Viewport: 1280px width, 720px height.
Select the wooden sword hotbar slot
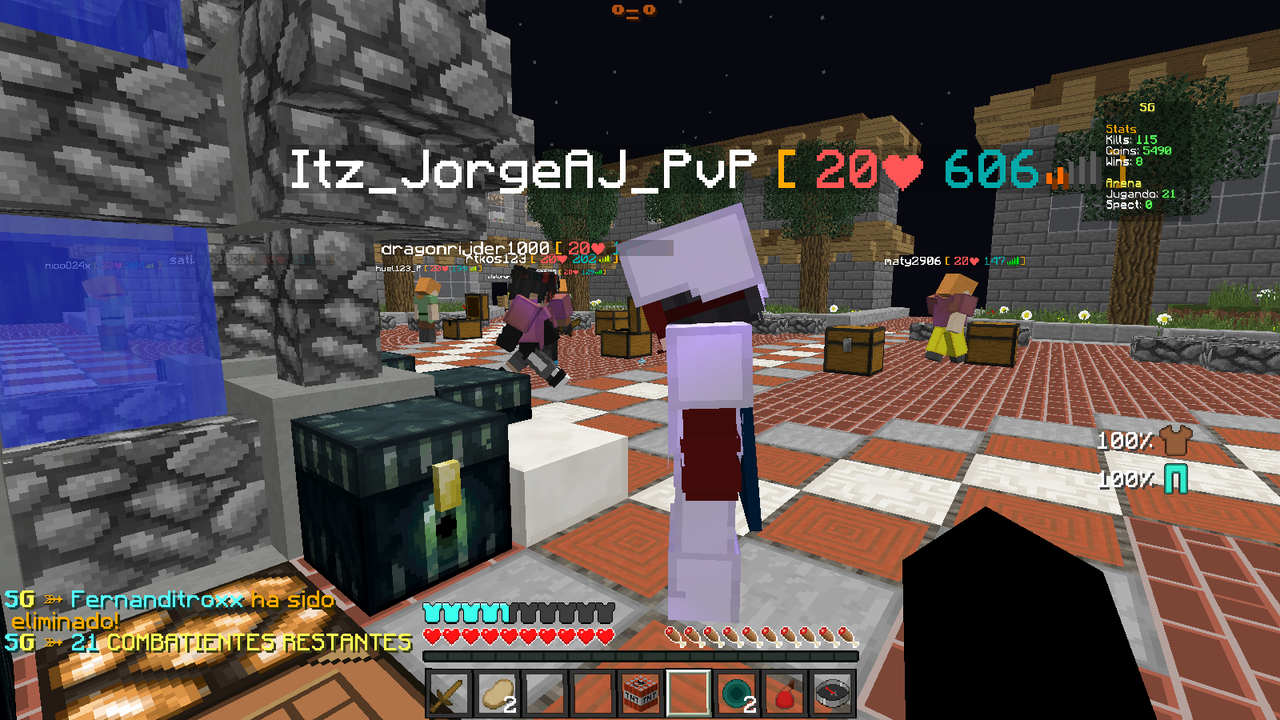click(x=447, y=693)
